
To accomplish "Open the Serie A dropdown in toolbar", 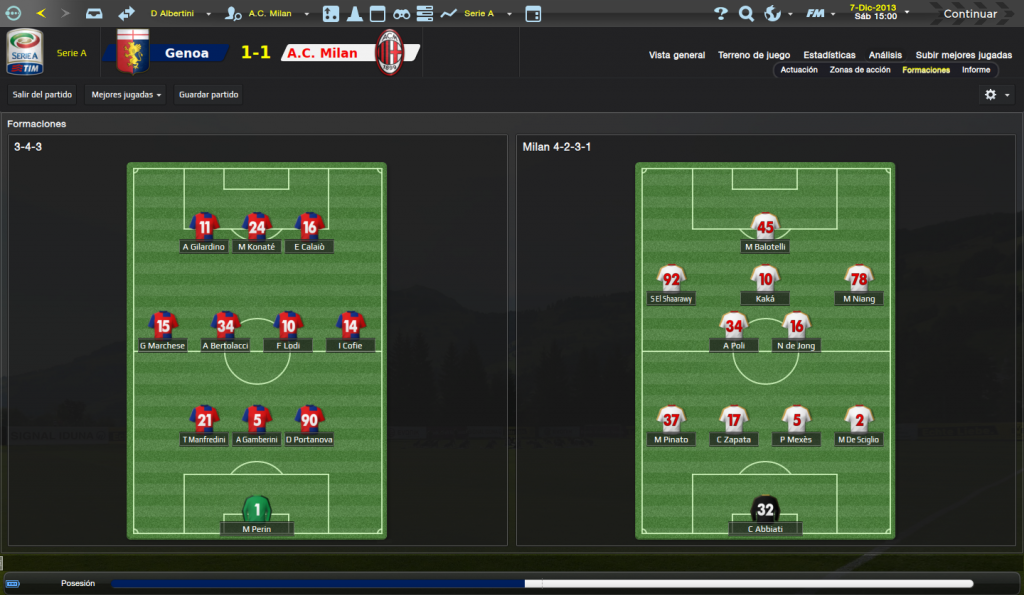I will pyautogui.click(x=488, y=14).
